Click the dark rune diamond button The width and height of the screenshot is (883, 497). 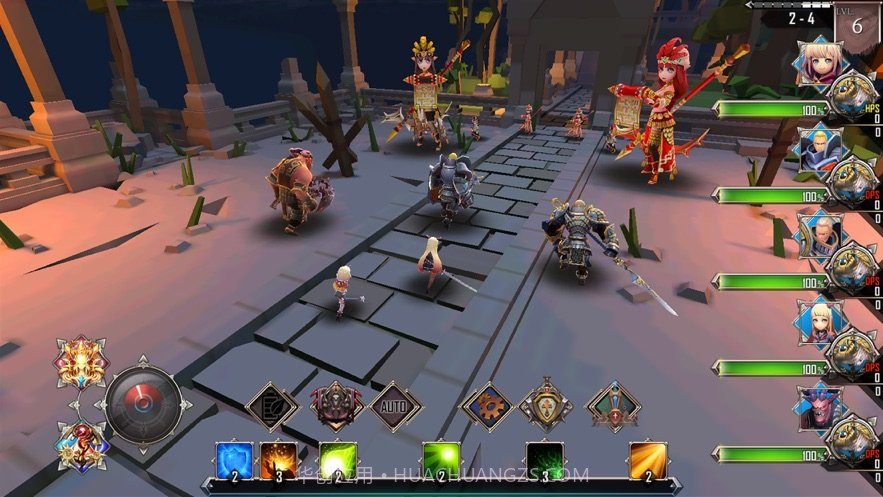(272, 407)
